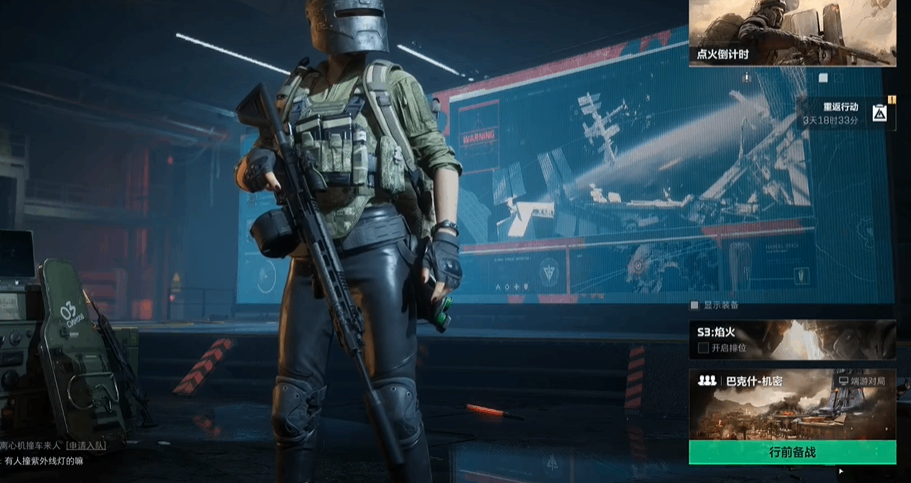Open the 重返行动 return event icon
The height and width of the screenshot is (483, 911).
click(878, 113)
